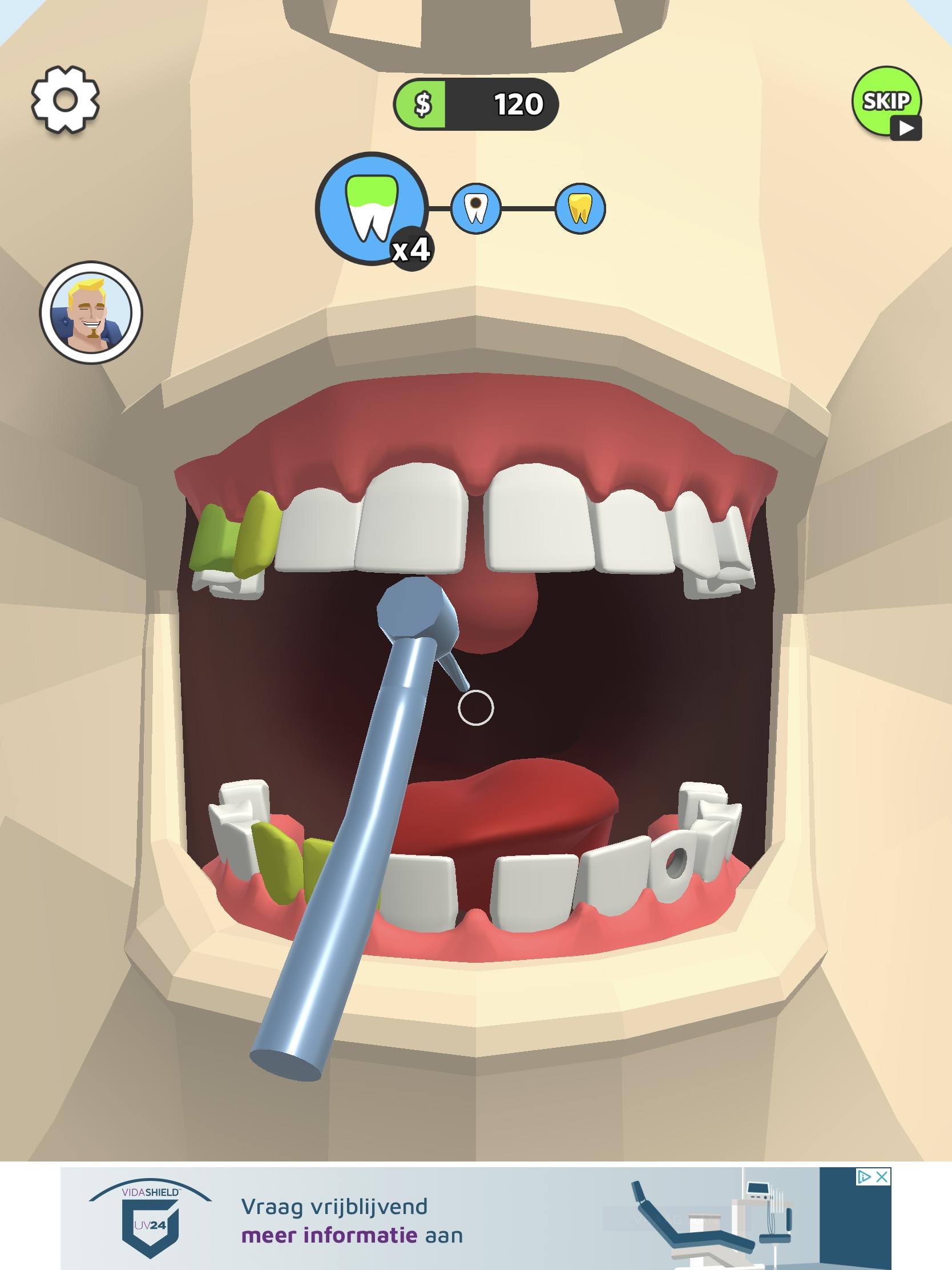Tap the dollar sign money icon

point(425,105)
